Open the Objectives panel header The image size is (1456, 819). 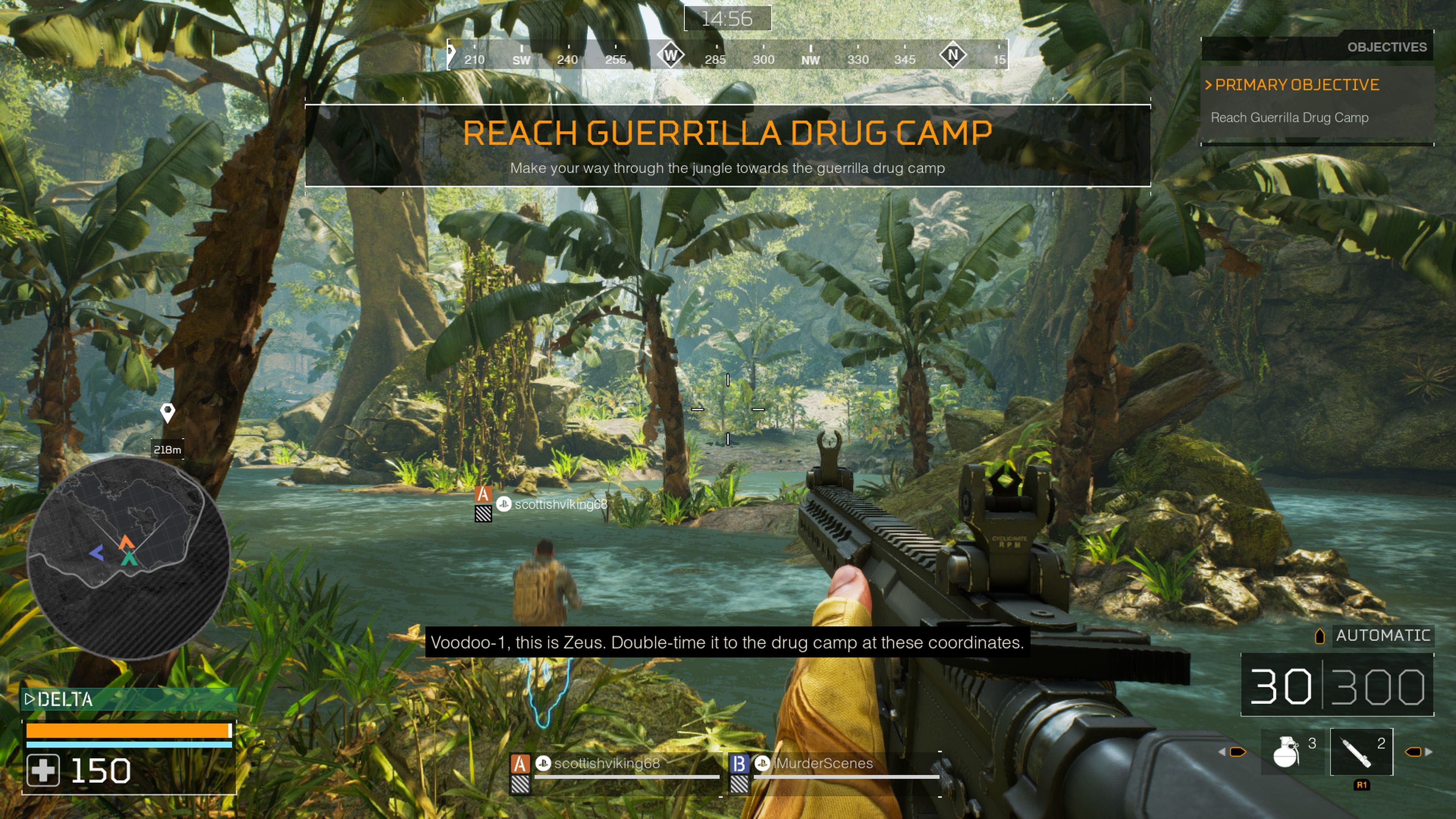point(1386,47)
